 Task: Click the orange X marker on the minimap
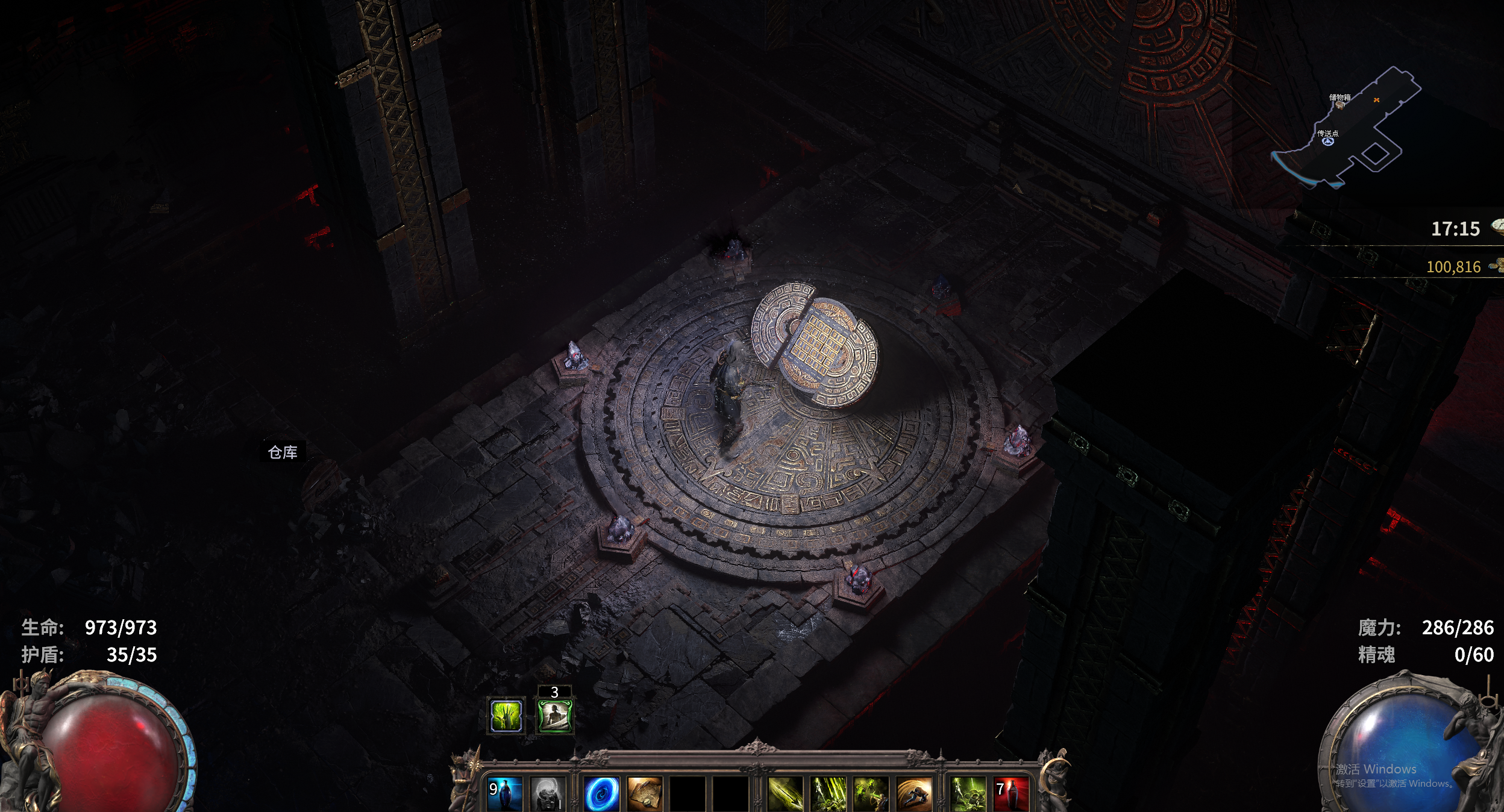pos(1376,100)
